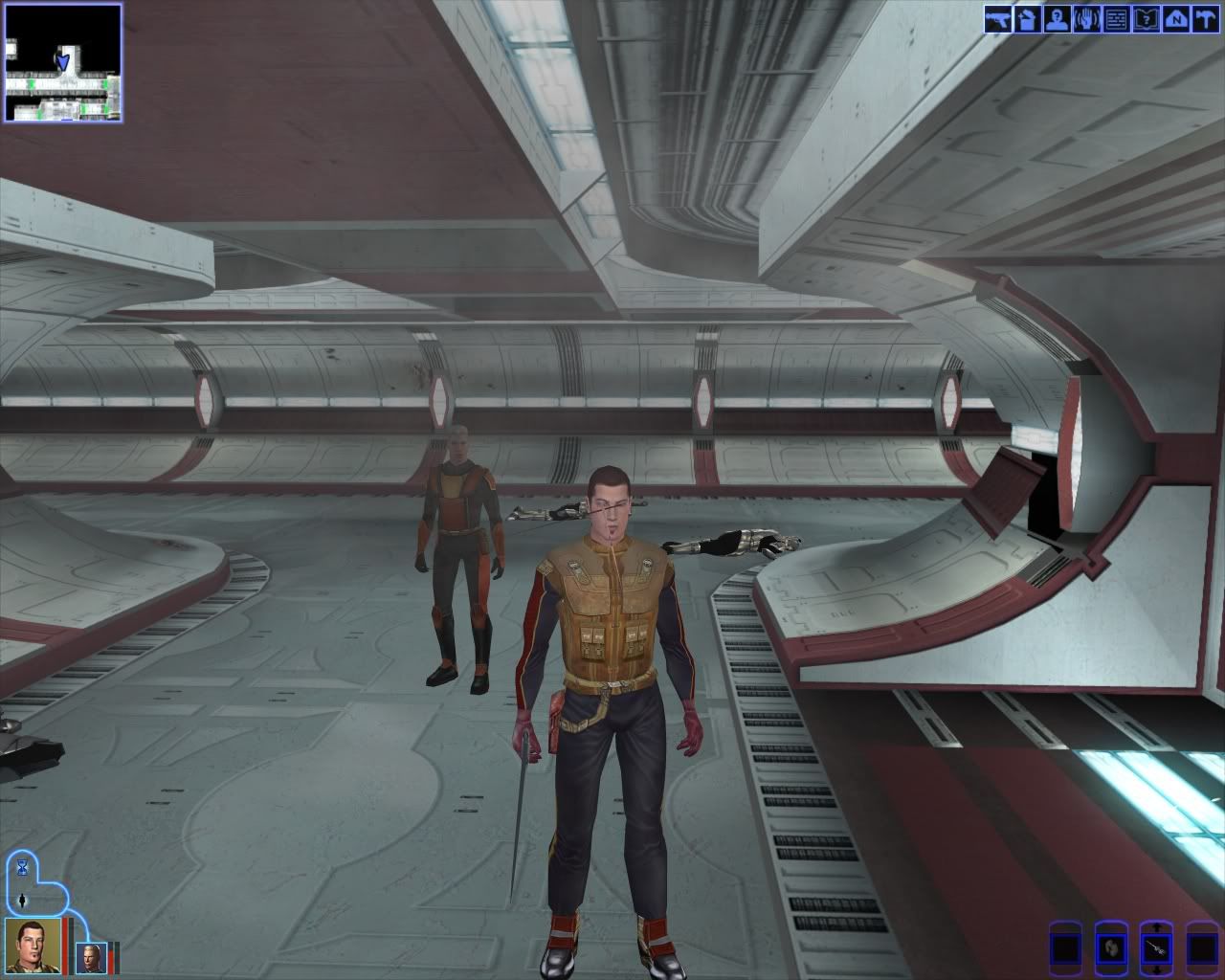Open the Abilities hand icon
Image resolution: width=1225 pixels, height=980 pixels.
[1085, 19]
